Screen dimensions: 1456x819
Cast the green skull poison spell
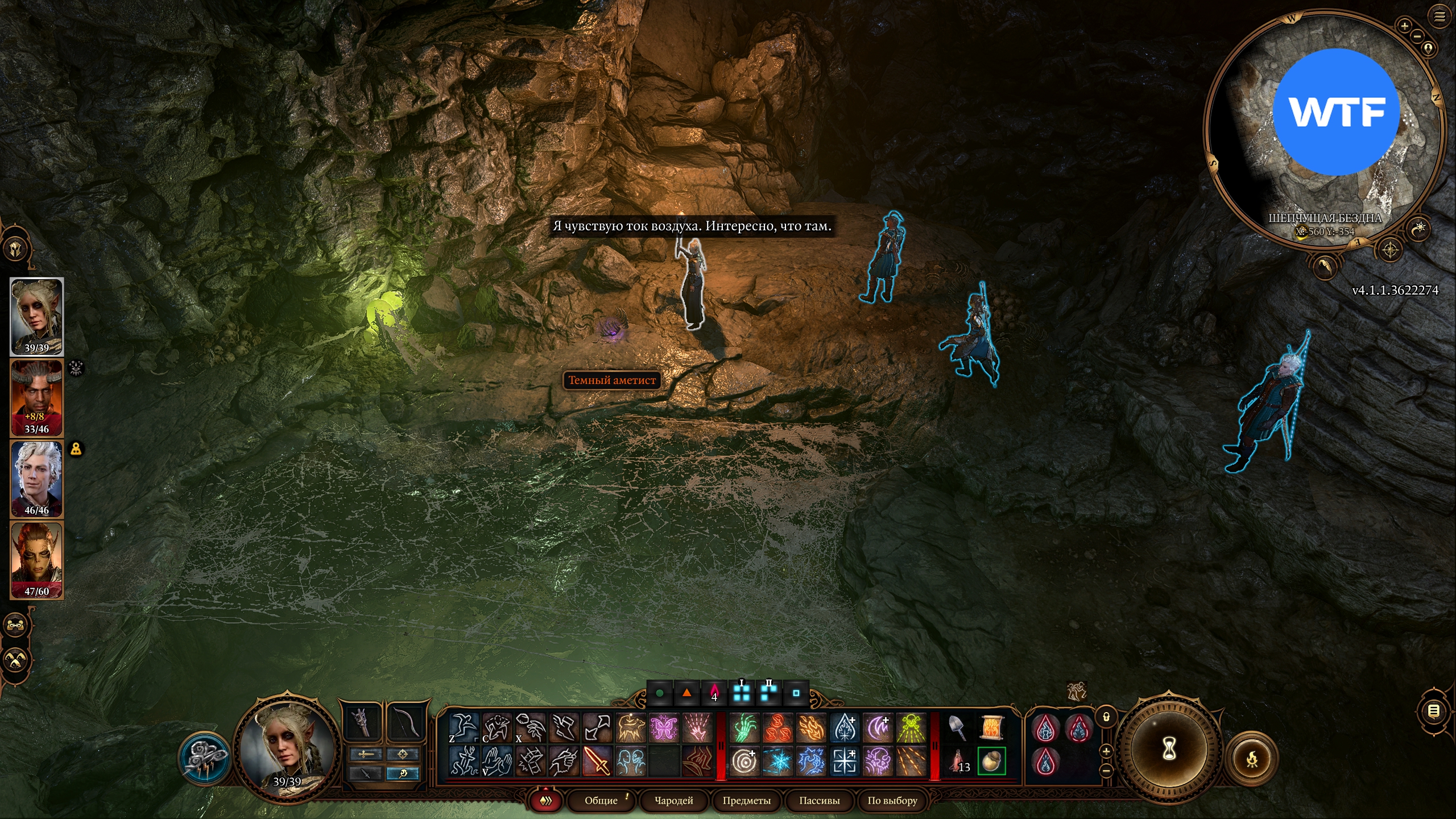coord(912,728)
